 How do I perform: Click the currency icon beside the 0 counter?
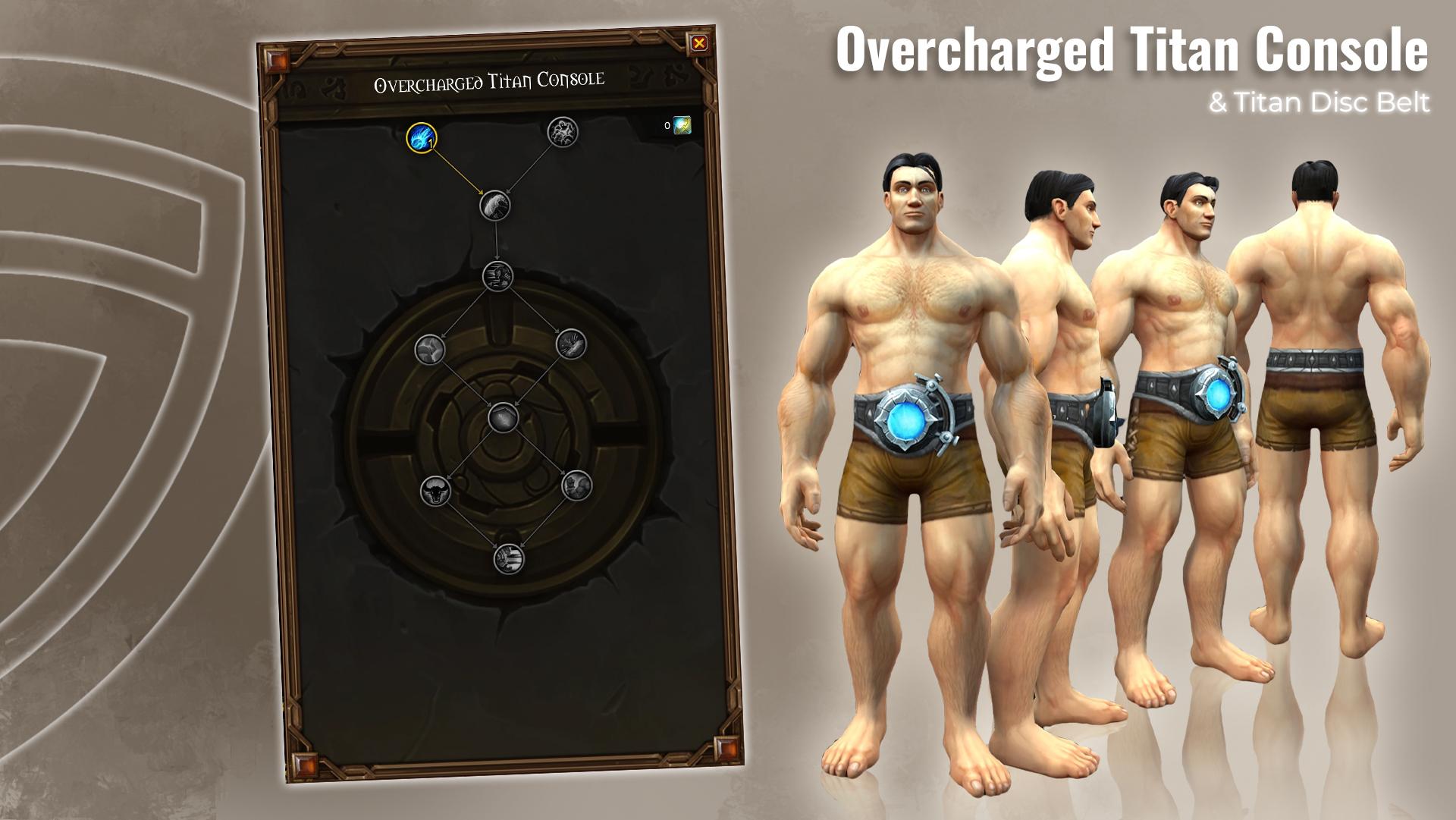pyautogui.click(x=682, y=125)
